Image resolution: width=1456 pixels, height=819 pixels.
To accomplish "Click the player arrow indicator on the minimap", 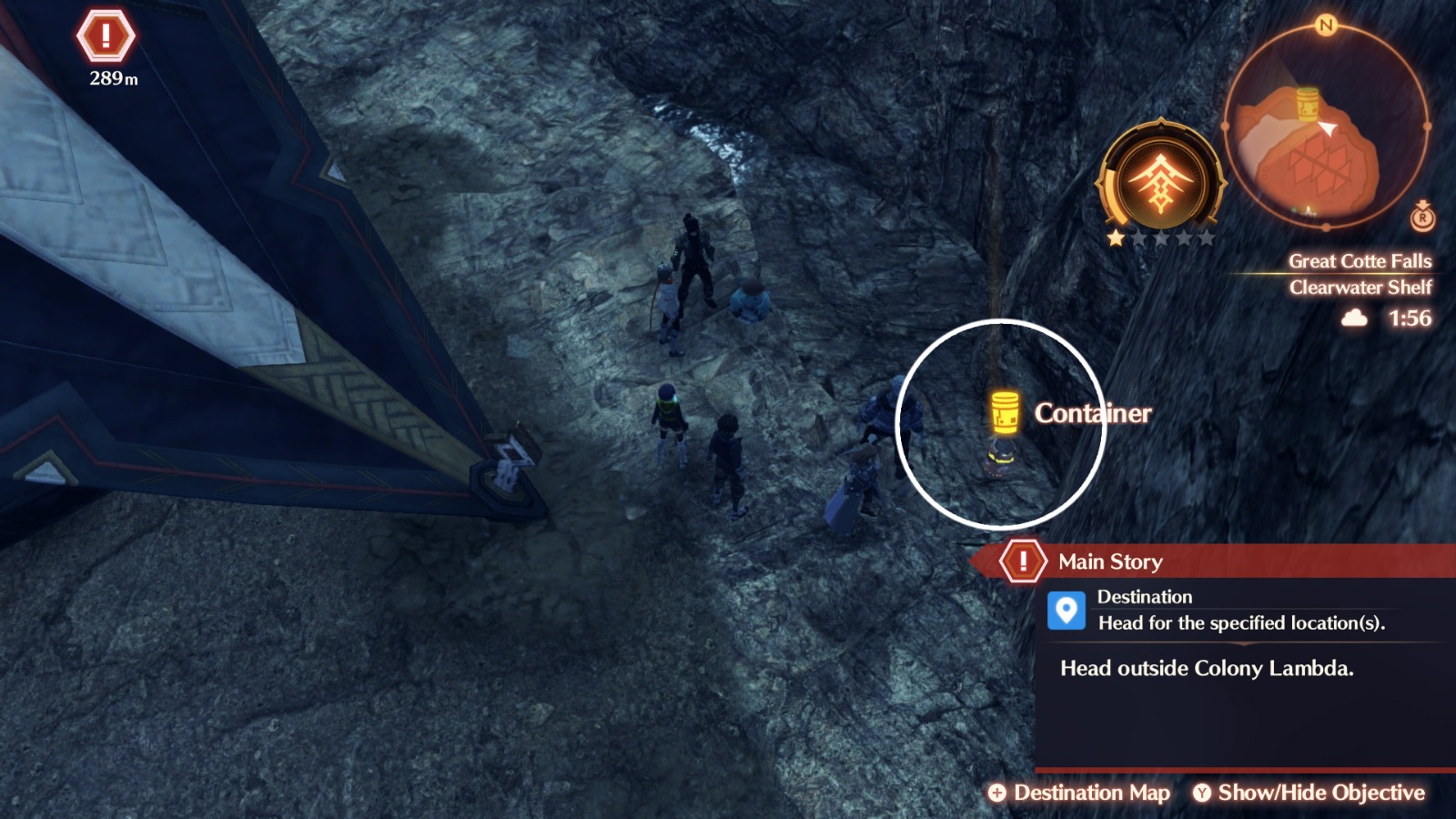I will pos(1327,127).
